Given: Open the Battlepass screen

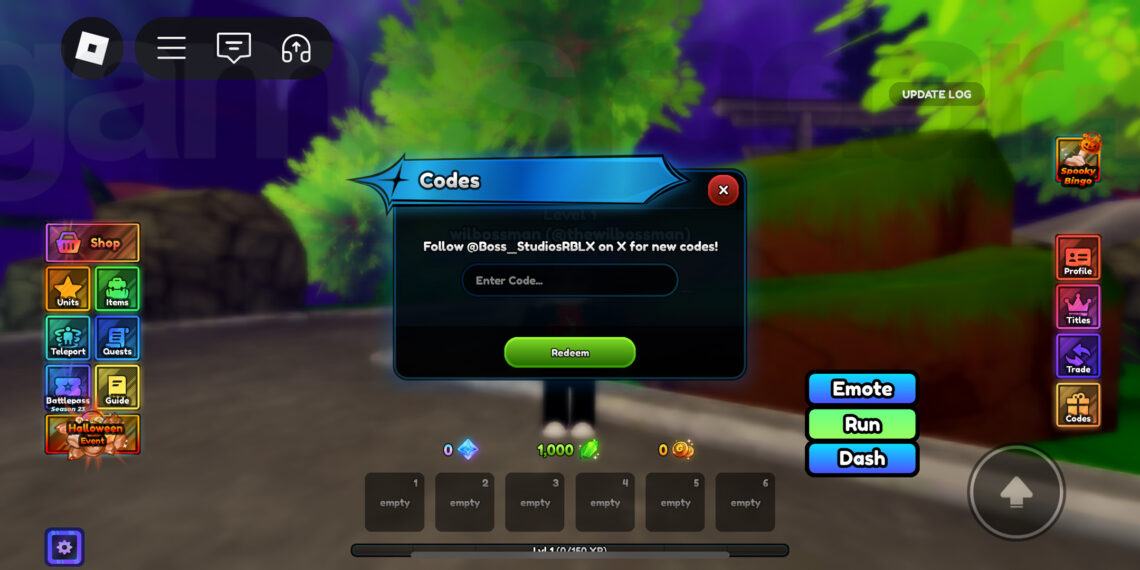Looking at the screenshot, I should (68, 388).
